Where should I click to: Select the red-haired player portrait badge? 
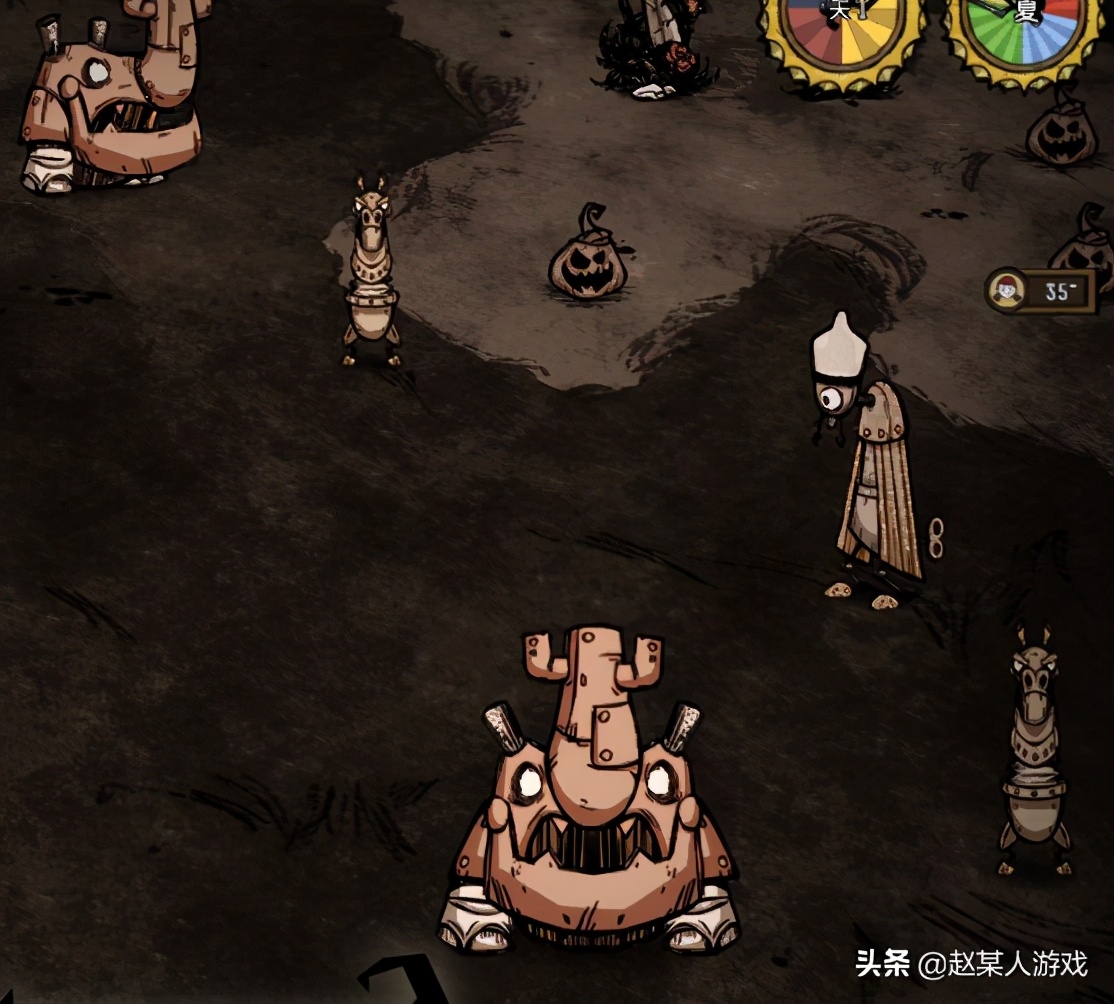point(1008,291)
